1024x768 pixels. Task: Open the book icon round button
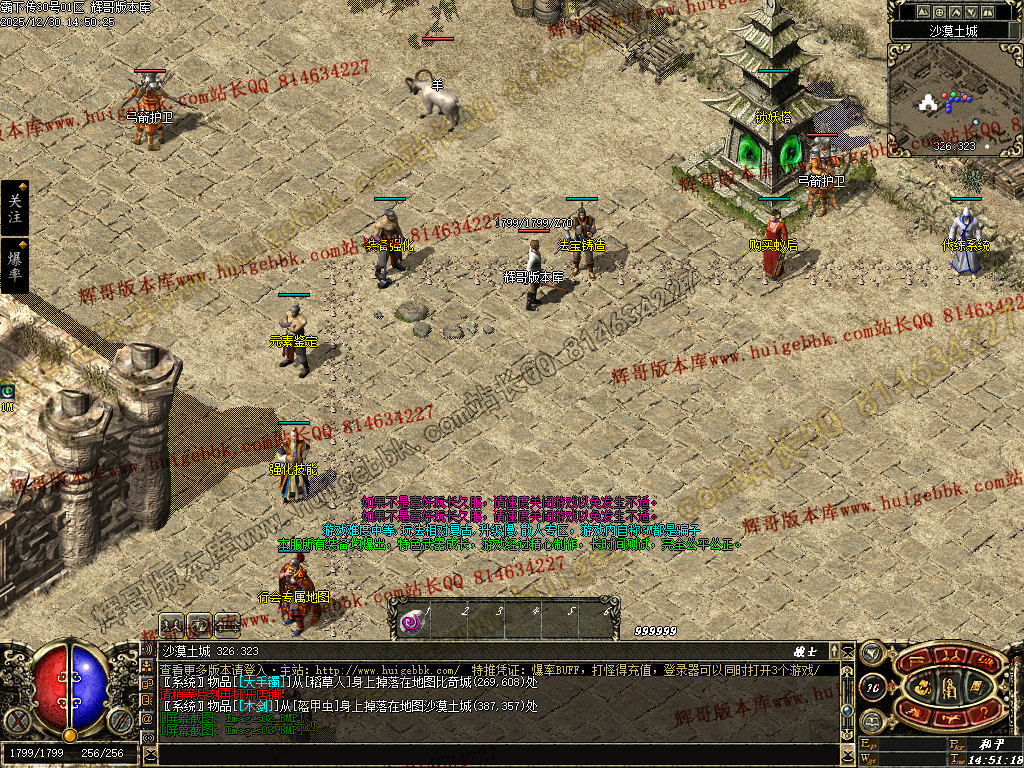pos(872,720)
